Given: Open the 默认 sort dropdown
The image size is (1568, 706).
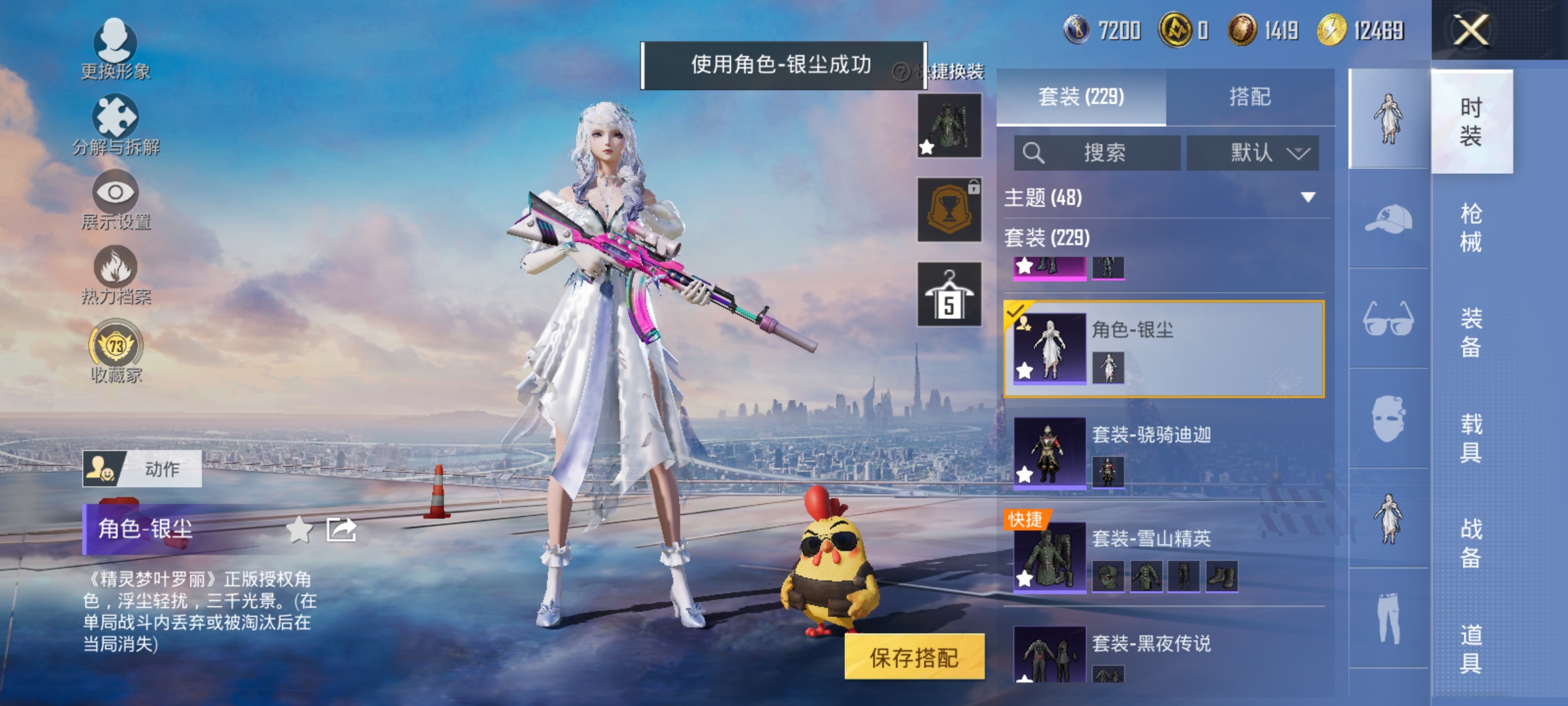Looking at the screenshot, I should click(x=1252, y=152).
